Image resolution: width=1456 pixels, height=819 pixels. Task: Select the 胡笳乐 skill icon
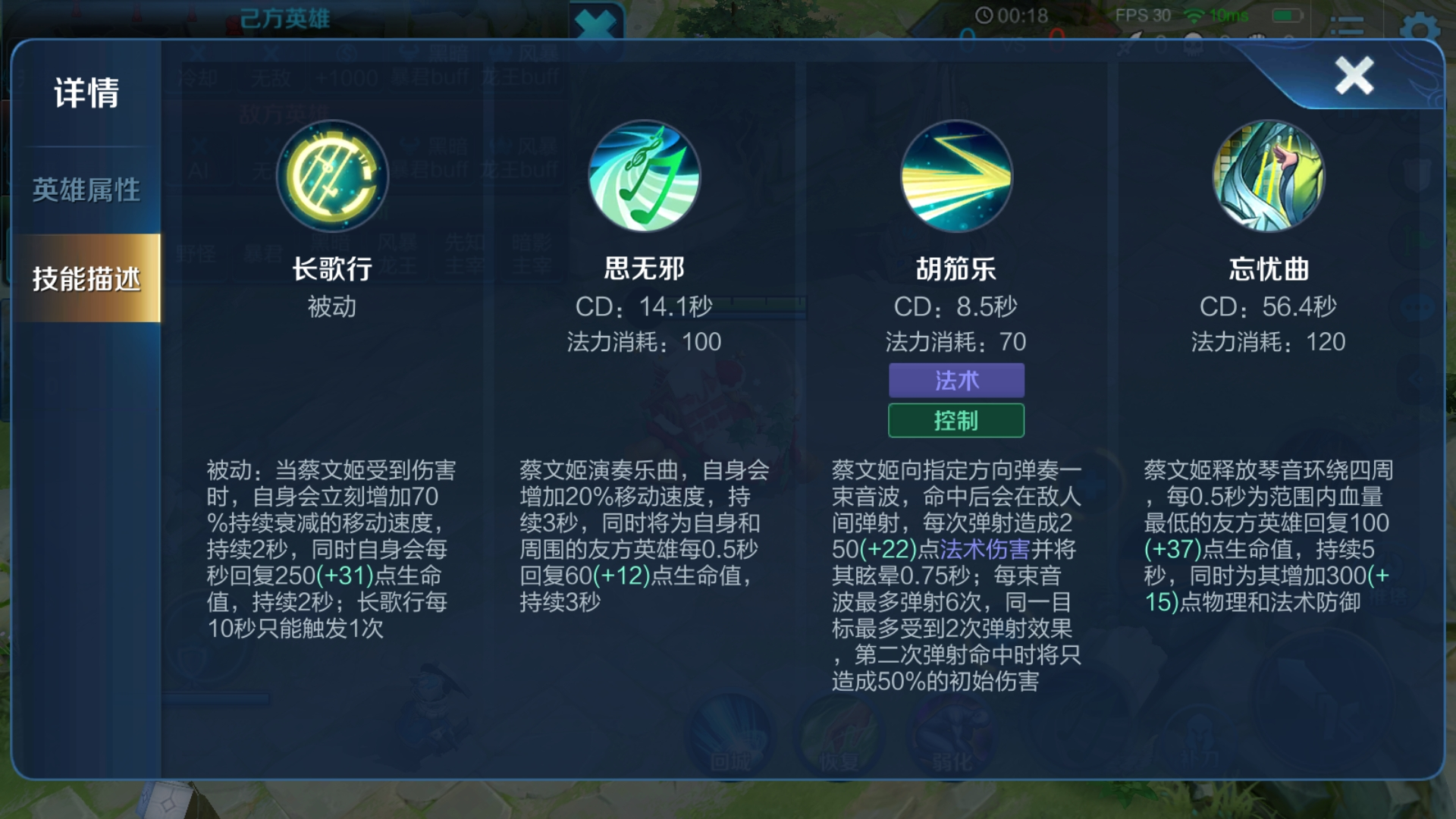(956, 176)
